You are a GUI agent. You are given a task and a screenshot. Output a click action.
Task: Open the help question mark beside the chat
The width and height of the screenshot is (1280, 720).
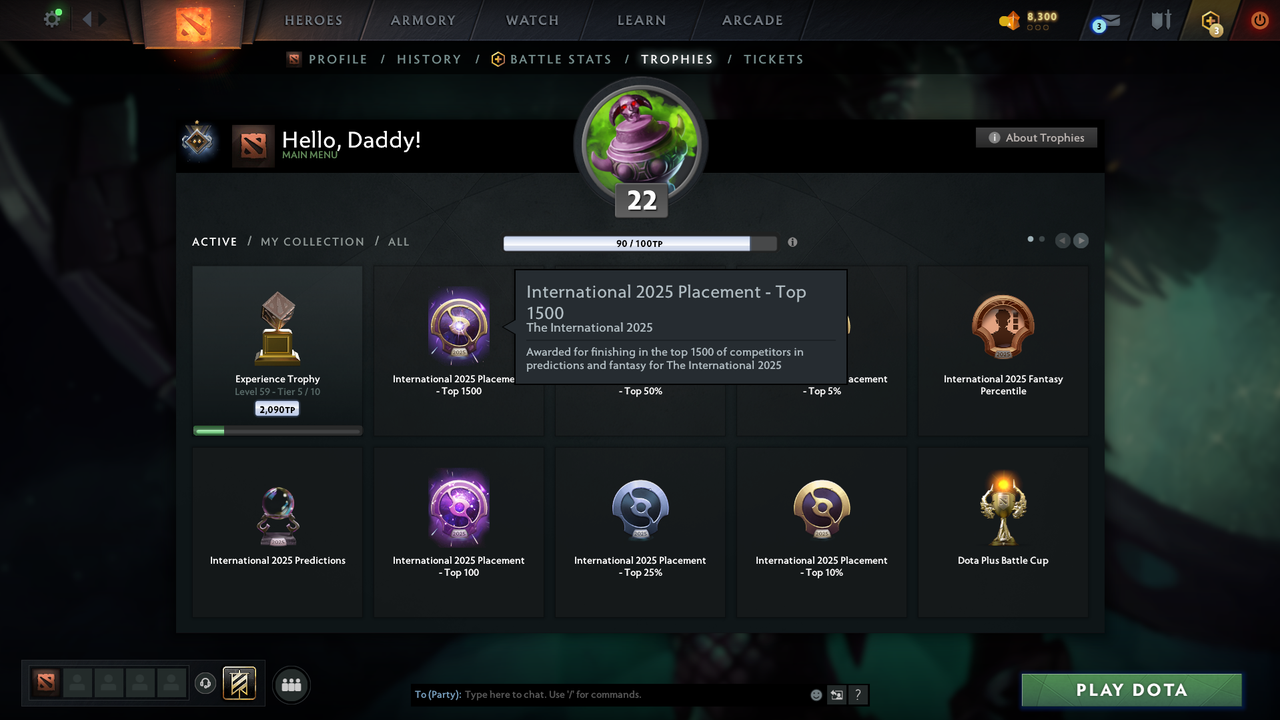(857, 694)
